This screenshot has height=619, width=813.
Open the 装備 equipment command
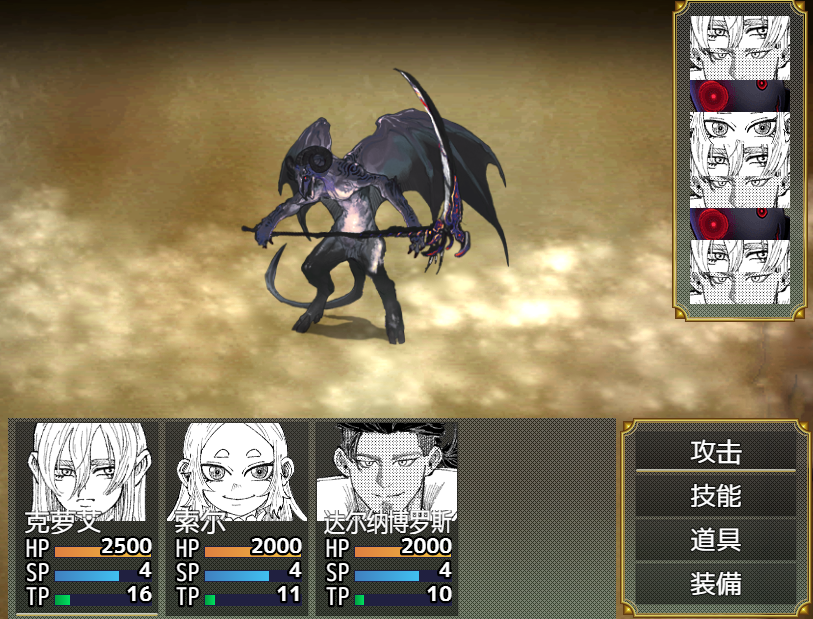coord(716,584)
